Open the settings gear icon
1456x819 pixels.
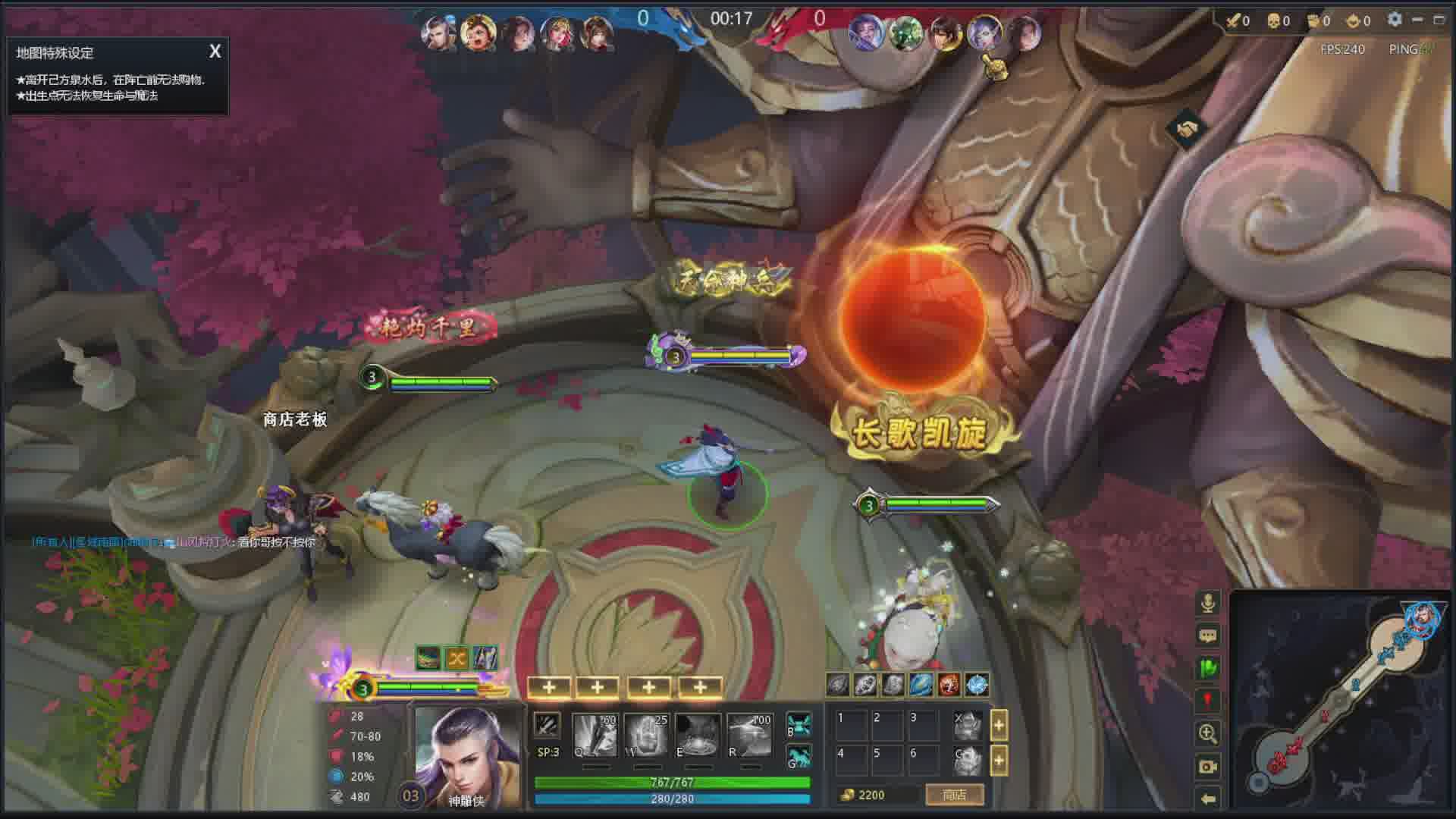(x=1394, y=20)
